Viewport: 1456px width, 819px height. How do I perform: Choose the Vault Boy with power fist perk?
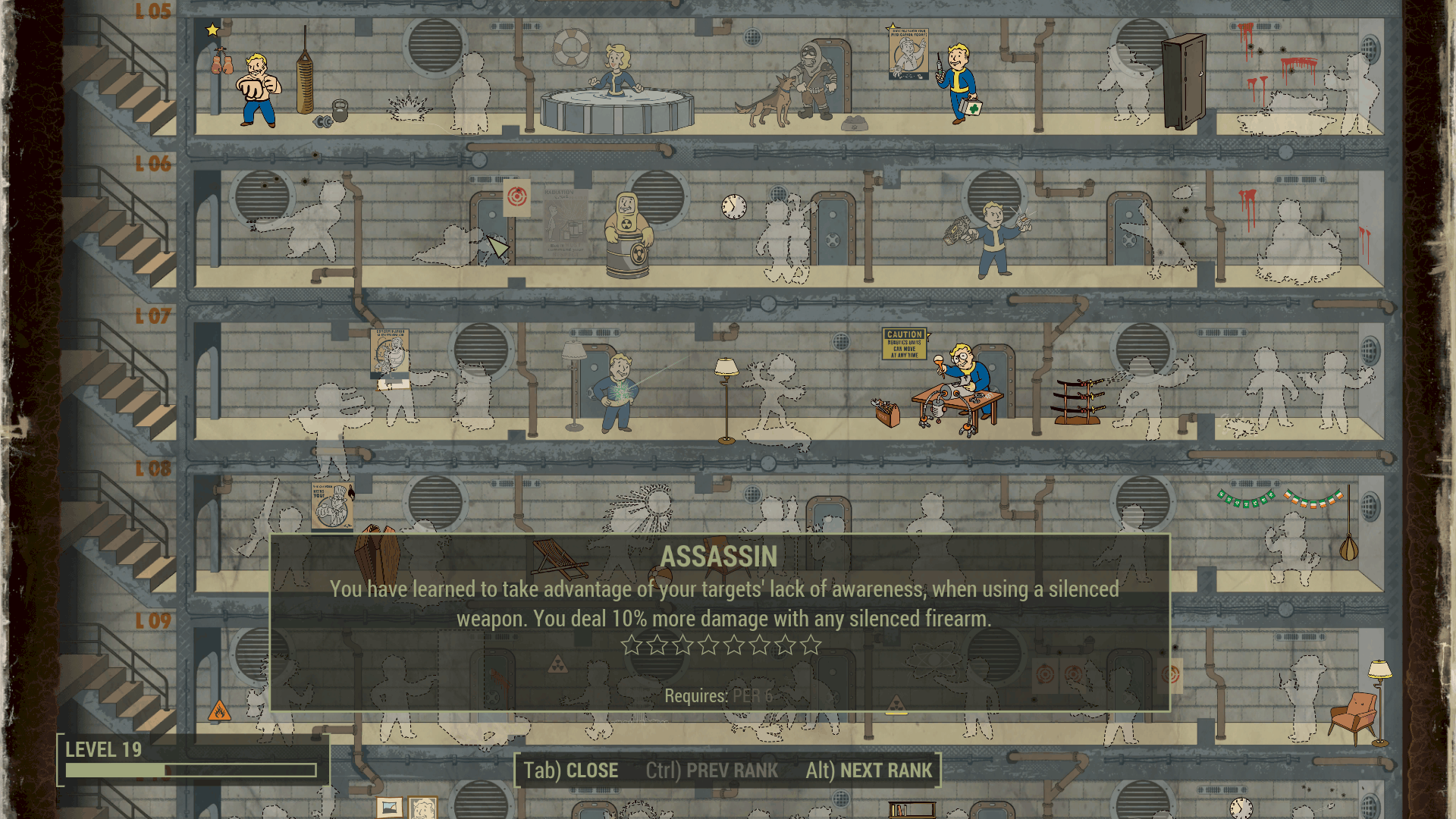(x=990, y=237)
